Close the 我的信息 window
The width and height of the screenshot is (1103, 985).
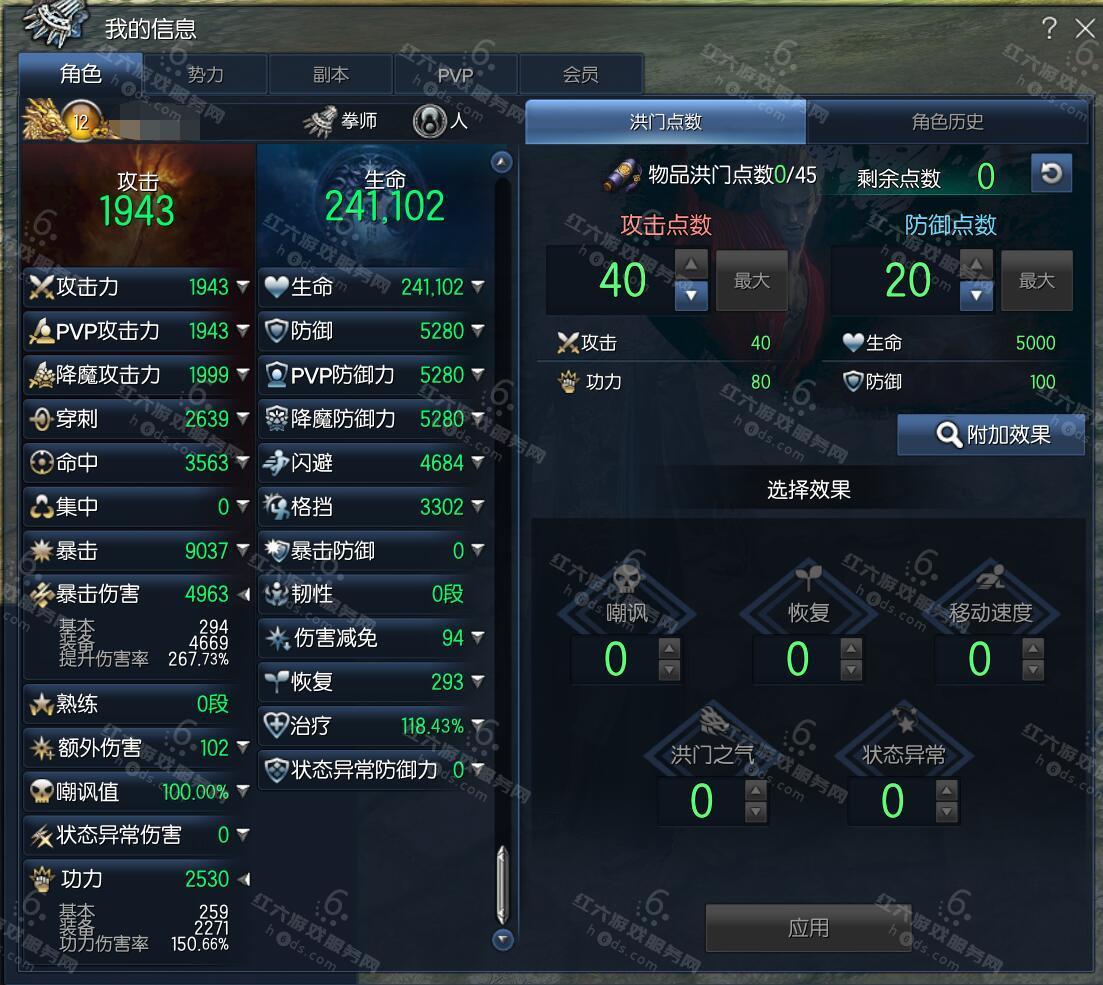[1084, 28]
